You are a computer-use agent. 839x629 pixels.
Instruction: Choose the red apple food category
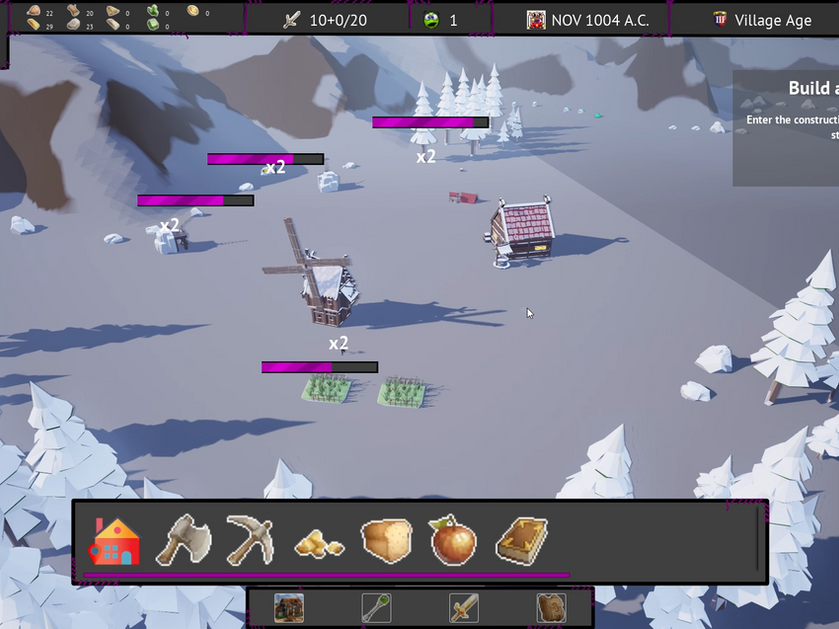(x=453, y=540)
